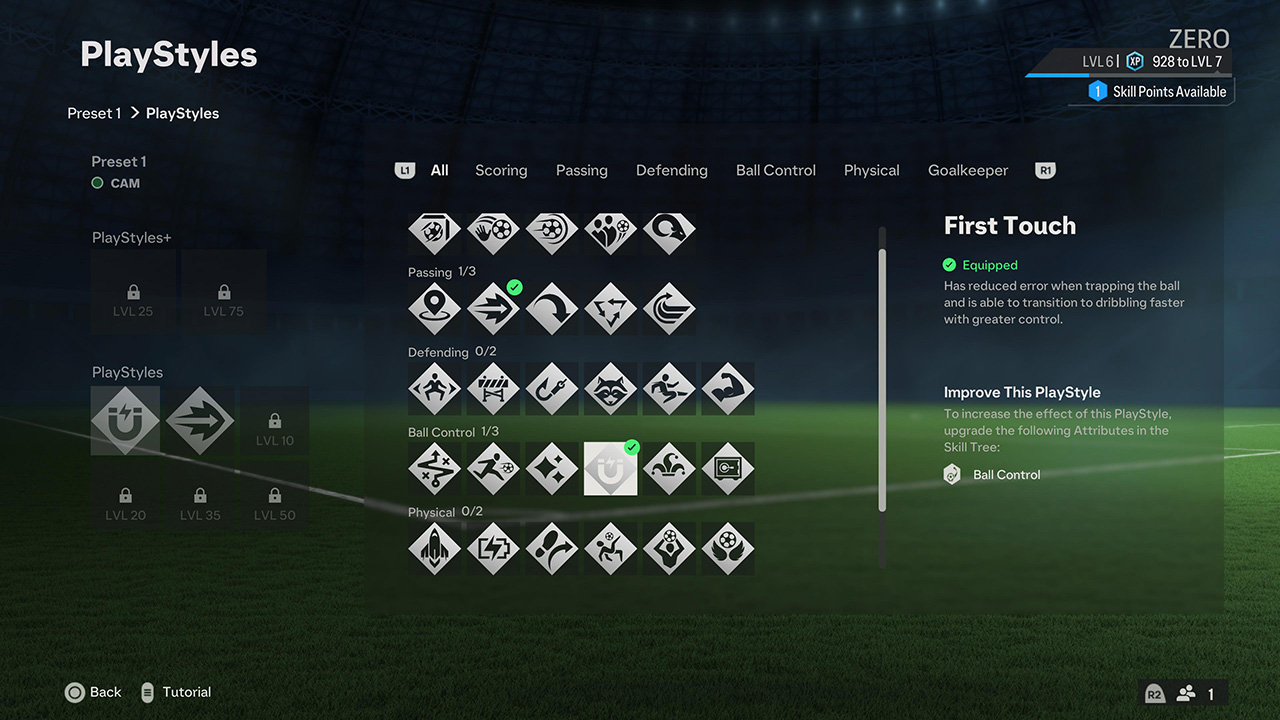Image resolution: width=1280 pixels, height=720 pixels.
Task: Select the Intercept hook icon under Defending
Action: pos(552,389)
